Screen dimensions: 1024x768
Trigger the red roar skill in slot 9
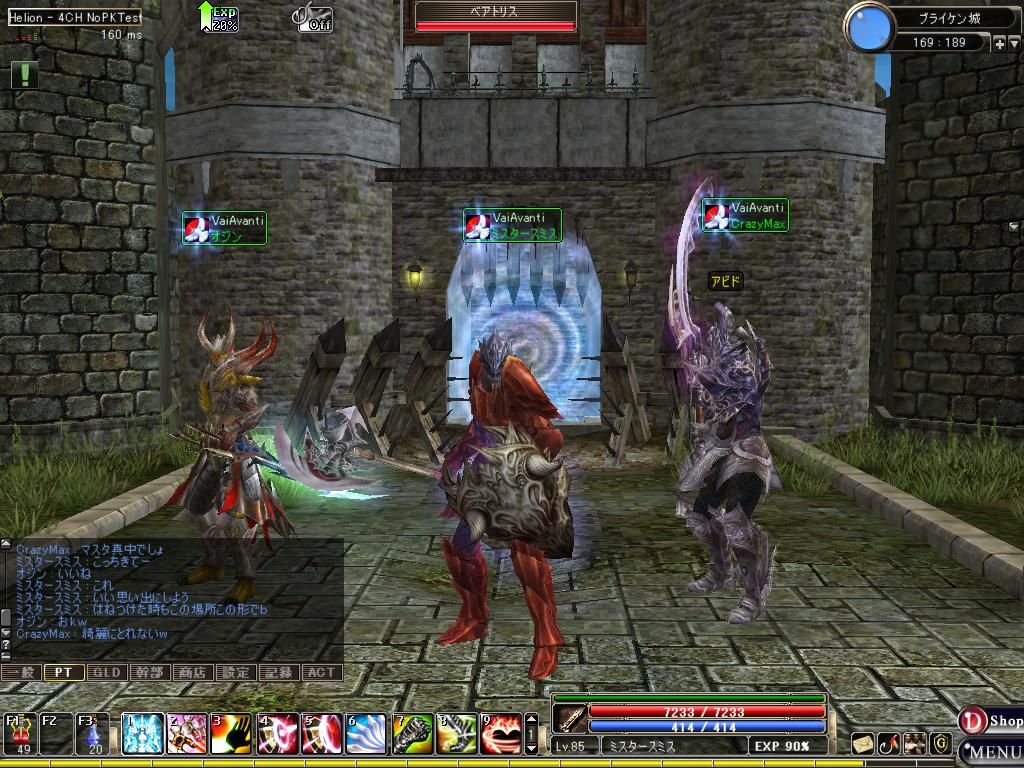[x=500, y=734]
